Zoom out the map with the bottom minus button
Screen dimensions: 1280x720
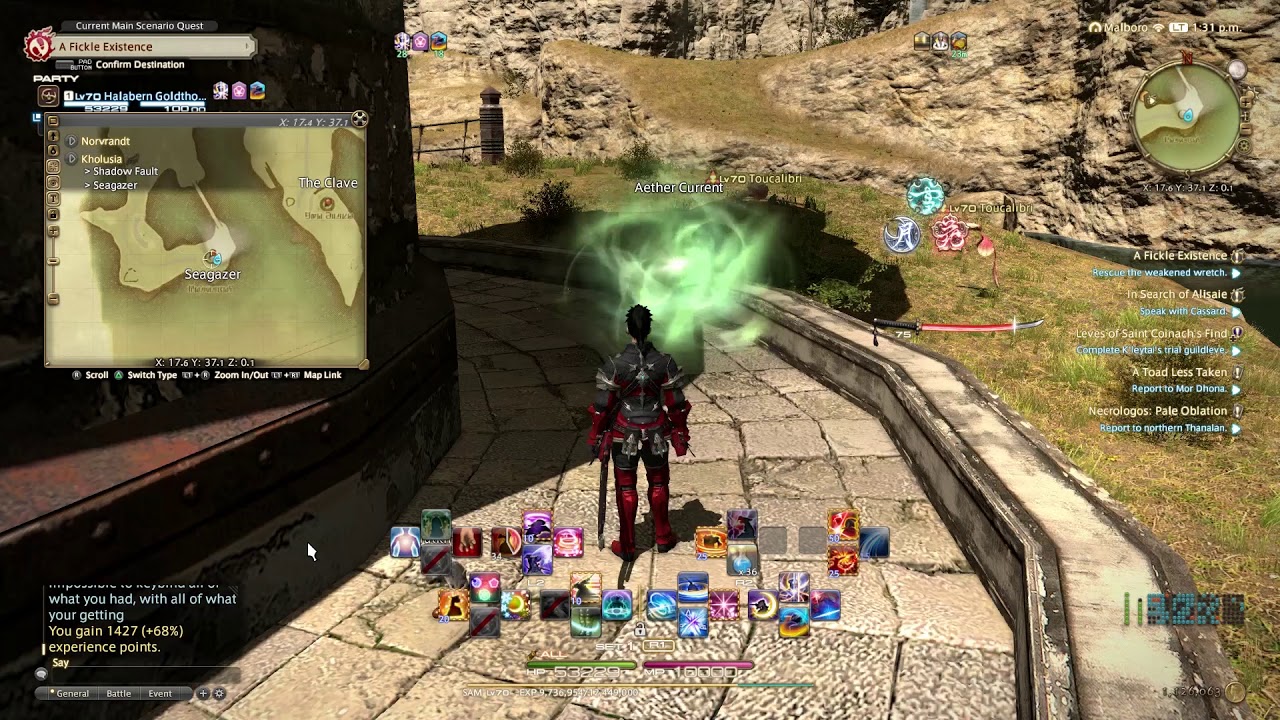click(x=53, y=299)
